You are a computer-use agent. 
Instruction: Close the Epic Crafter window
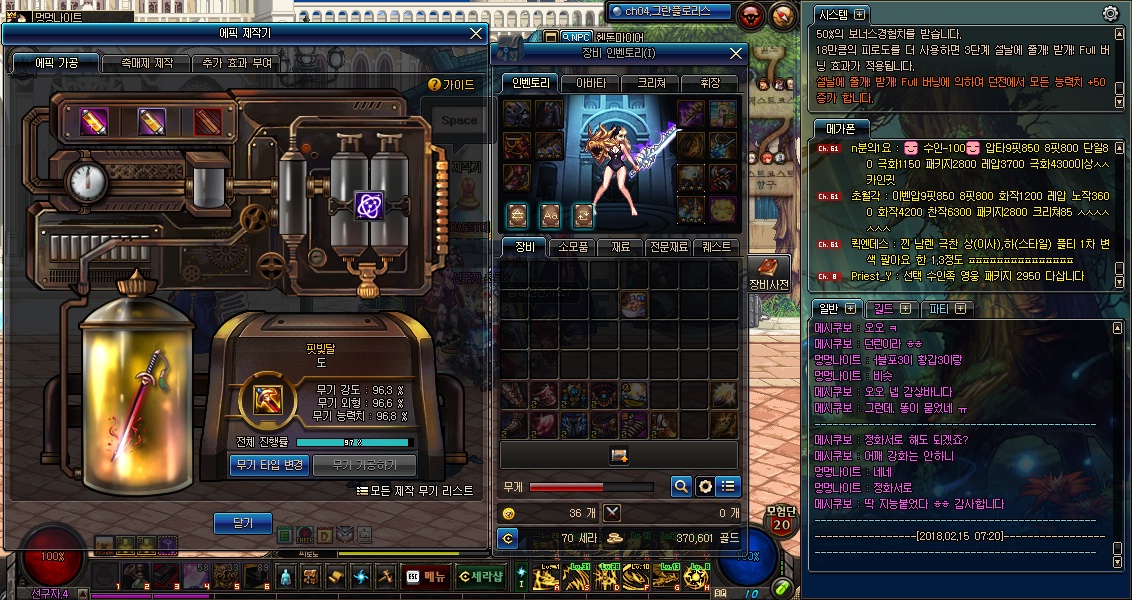tap(476, 33)
